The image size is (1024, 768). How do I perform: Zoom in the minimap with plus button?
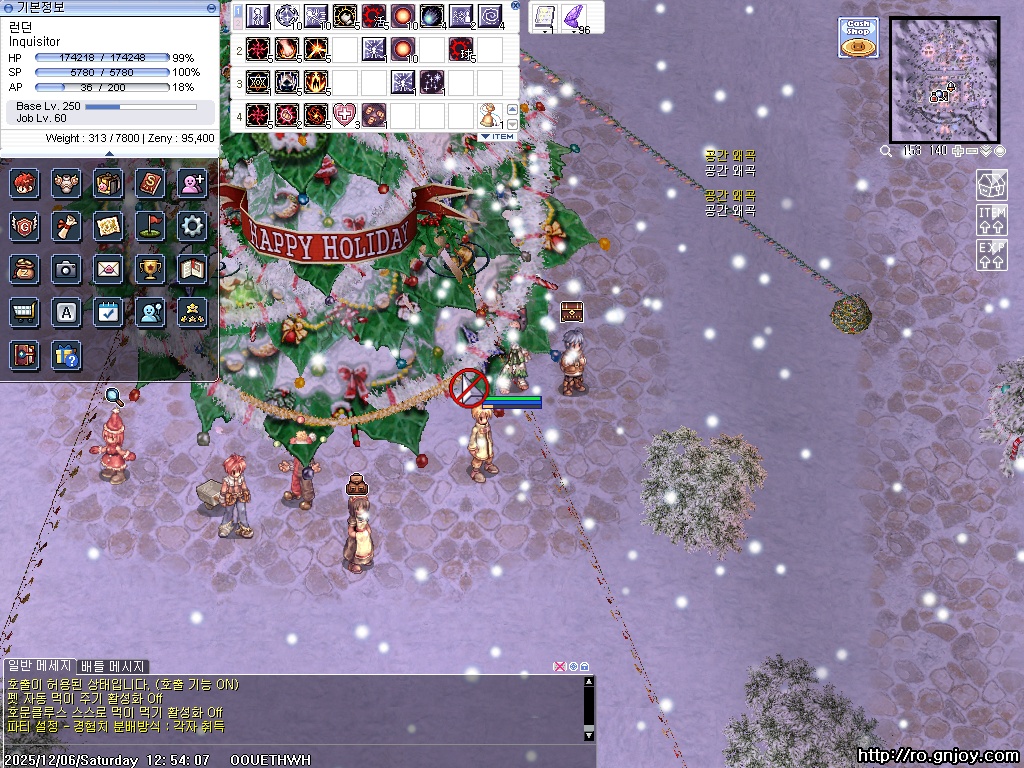(957, 151)
